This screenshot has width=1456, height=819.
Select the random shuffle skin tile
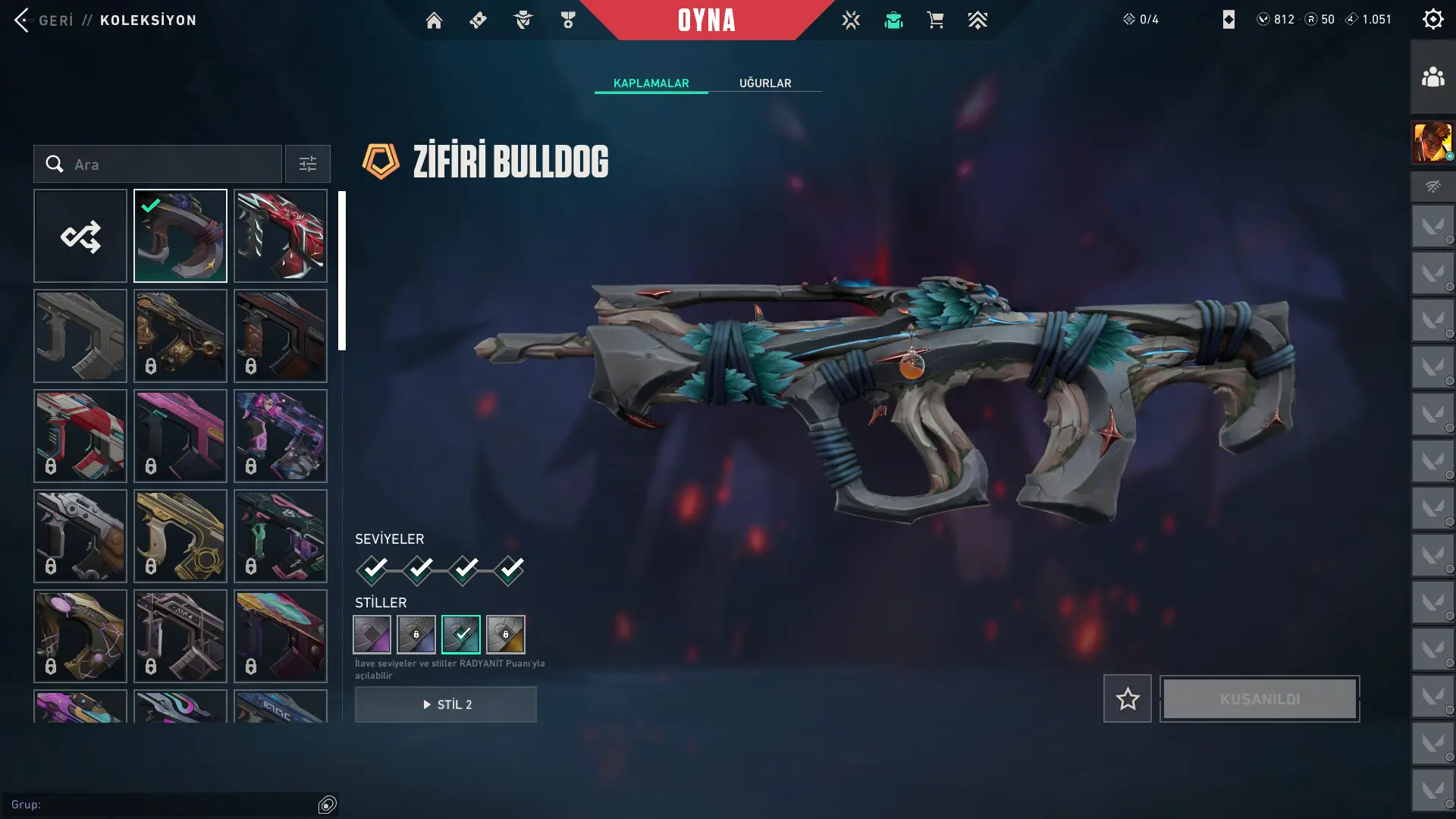point(80,236)
